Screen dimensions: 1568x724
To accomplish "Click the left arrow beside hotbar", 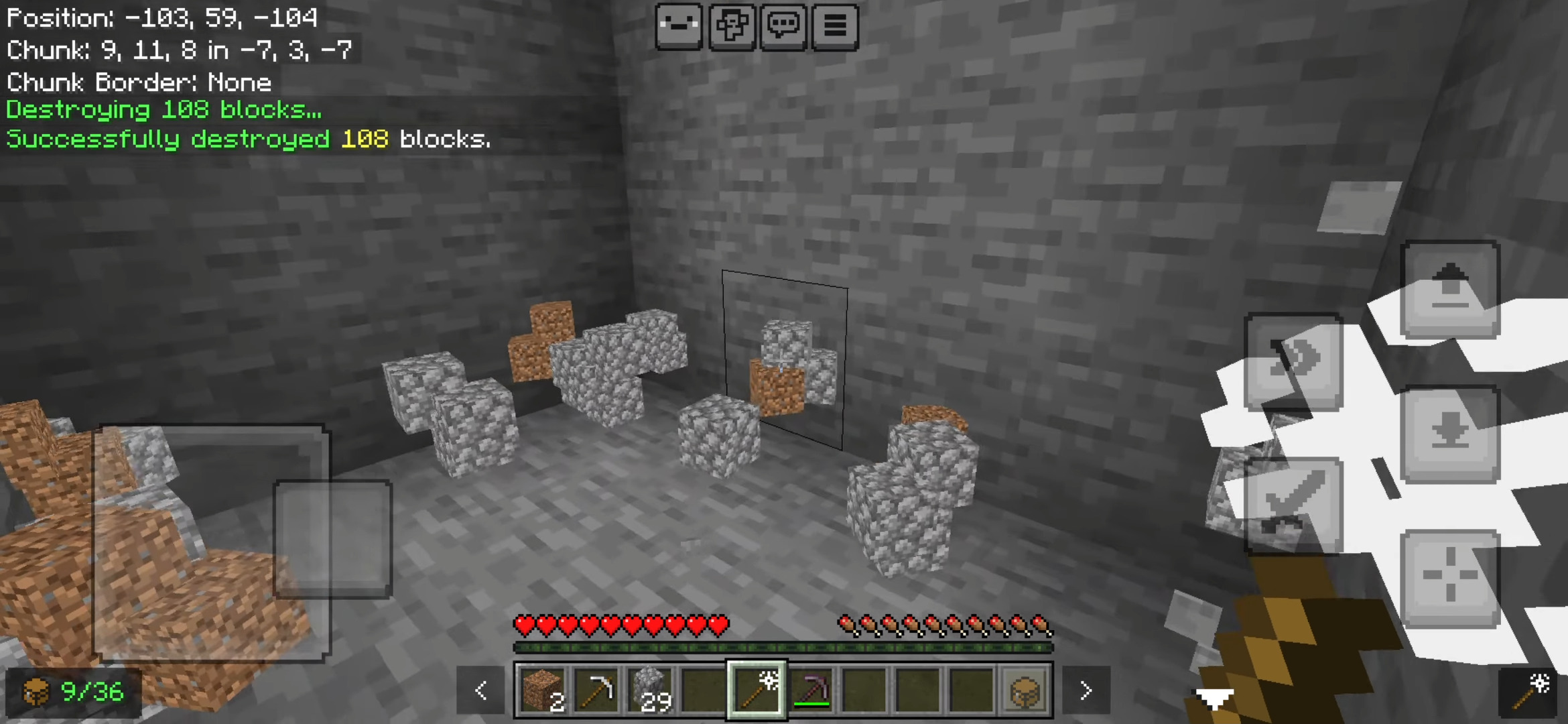I will tap(480, 690).
